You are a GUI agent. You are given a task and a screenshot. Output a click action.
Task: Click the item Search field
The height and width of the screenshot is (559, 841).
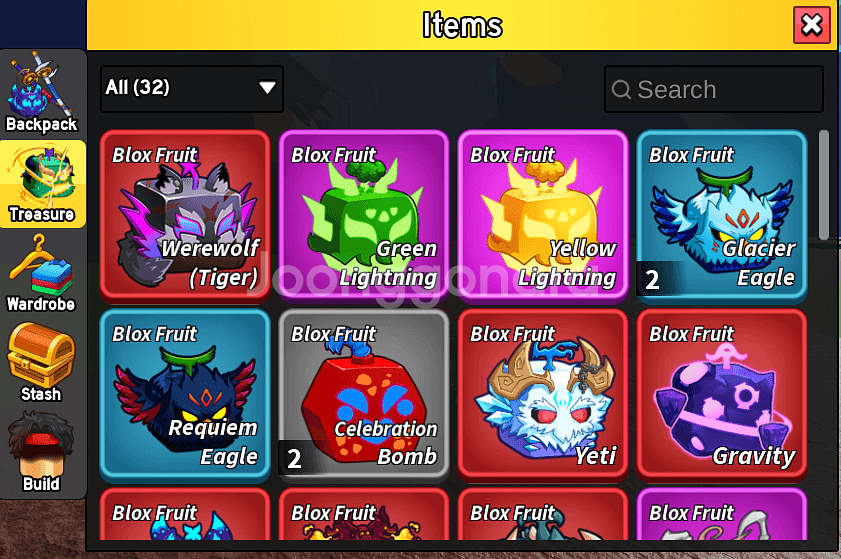714,90
